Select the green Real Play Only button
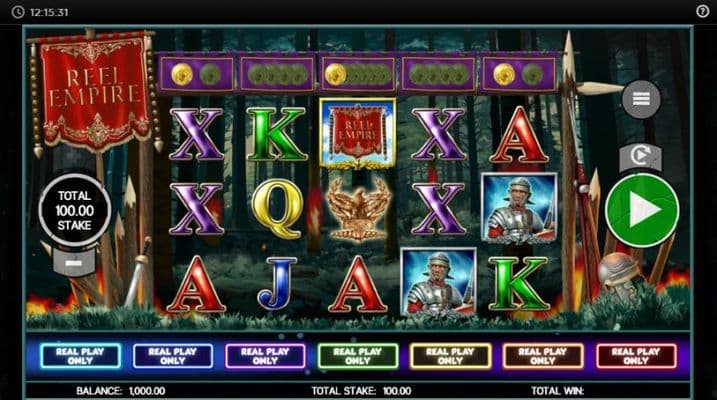717x400 pixels. [x=358, y=356]
